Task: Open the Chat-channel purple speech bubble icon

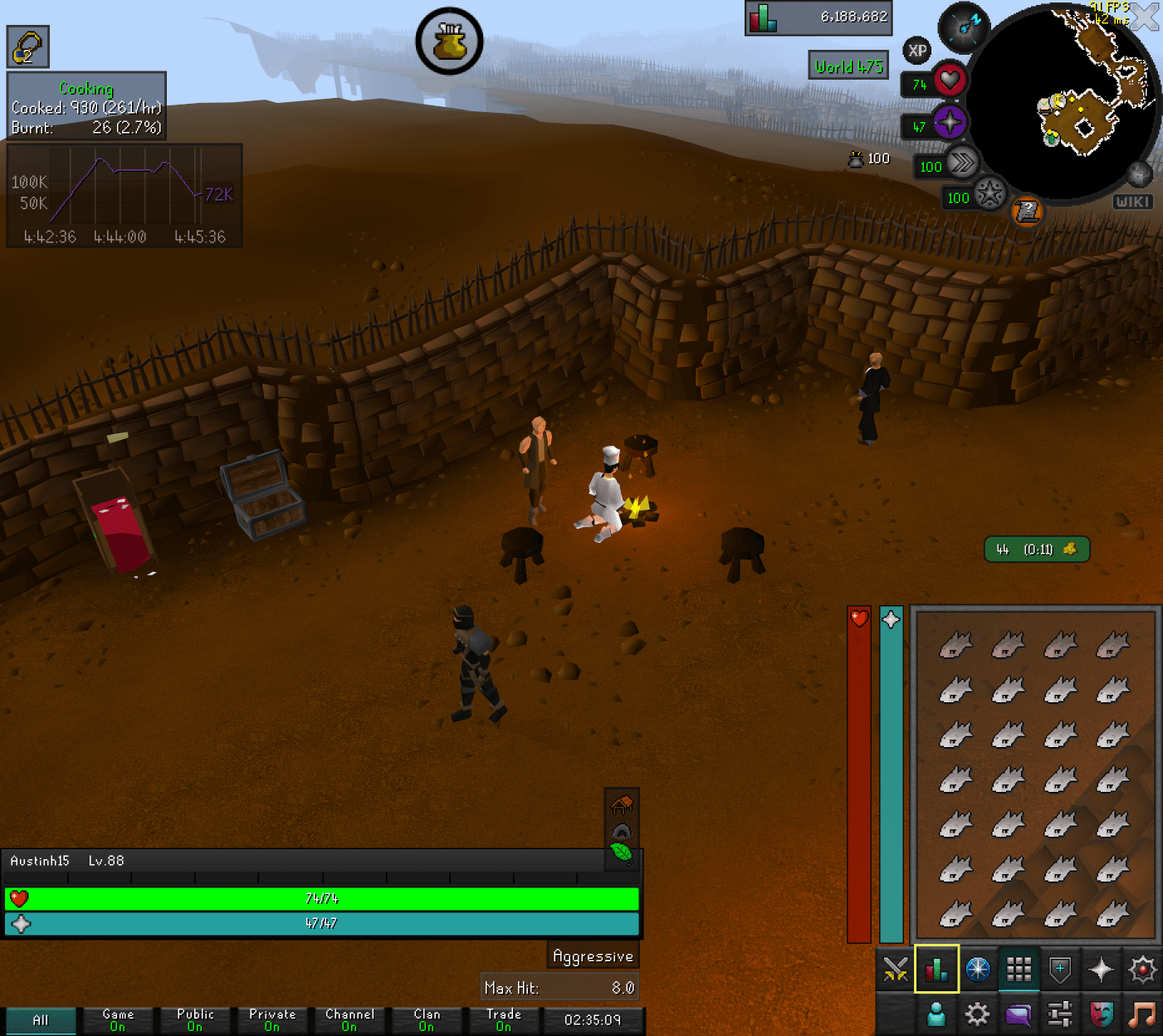Action: click(x=1019, y=1014)
